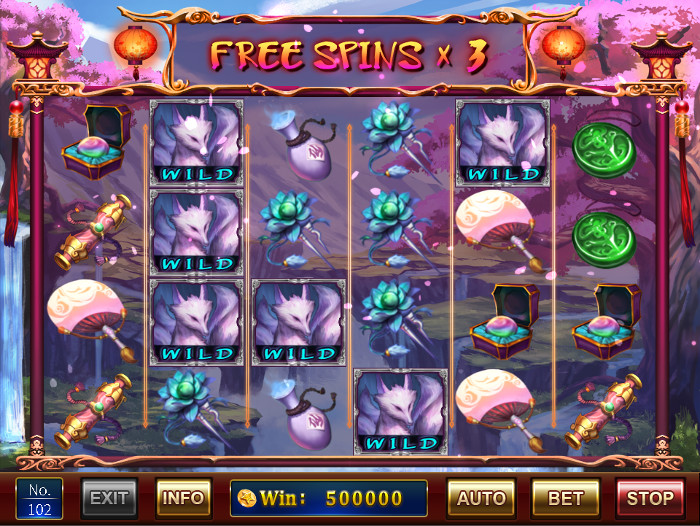Activate AUTO spin mode

[480, 498]
